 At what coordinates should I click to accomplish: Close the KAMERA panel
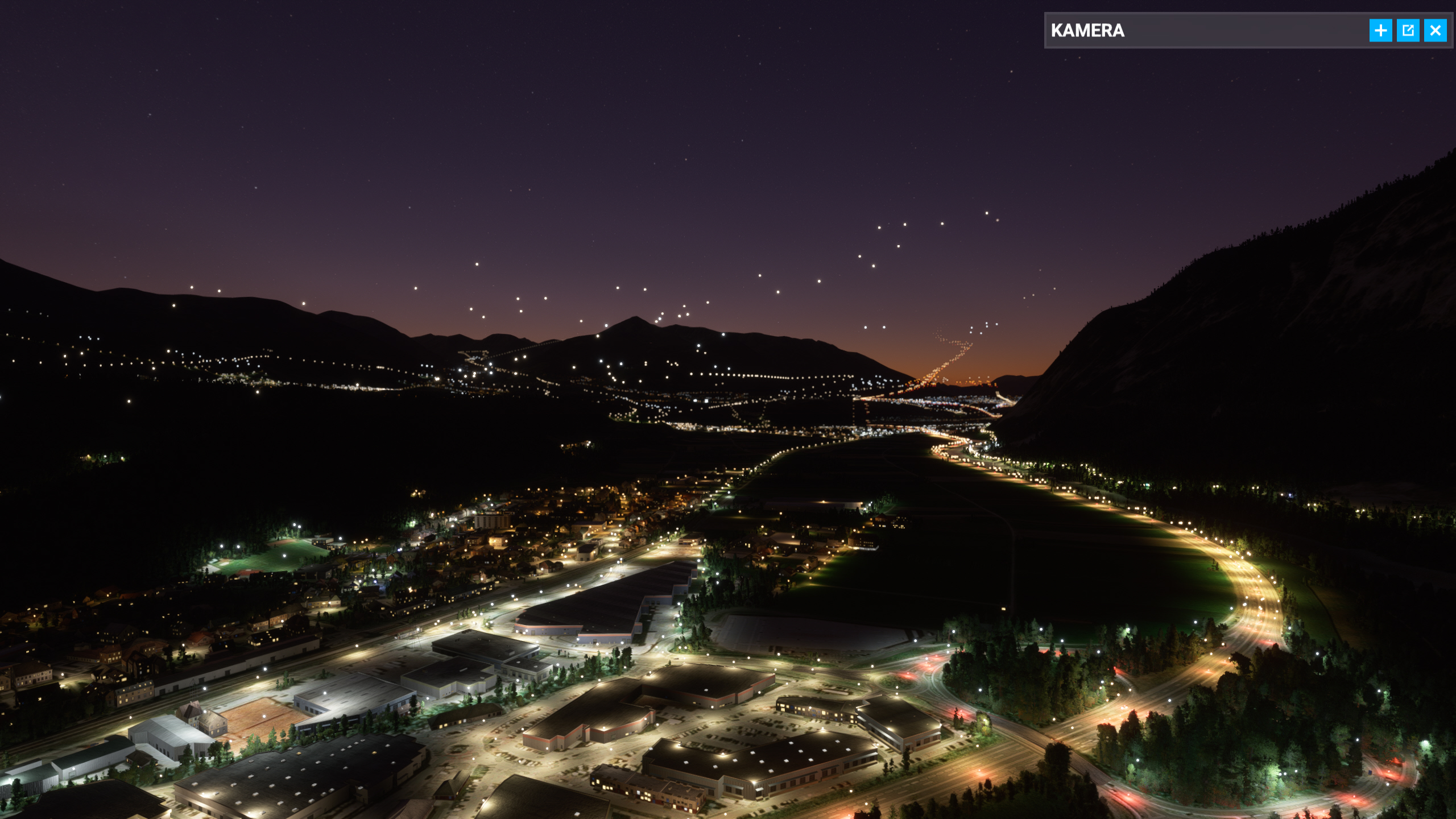1435,31
